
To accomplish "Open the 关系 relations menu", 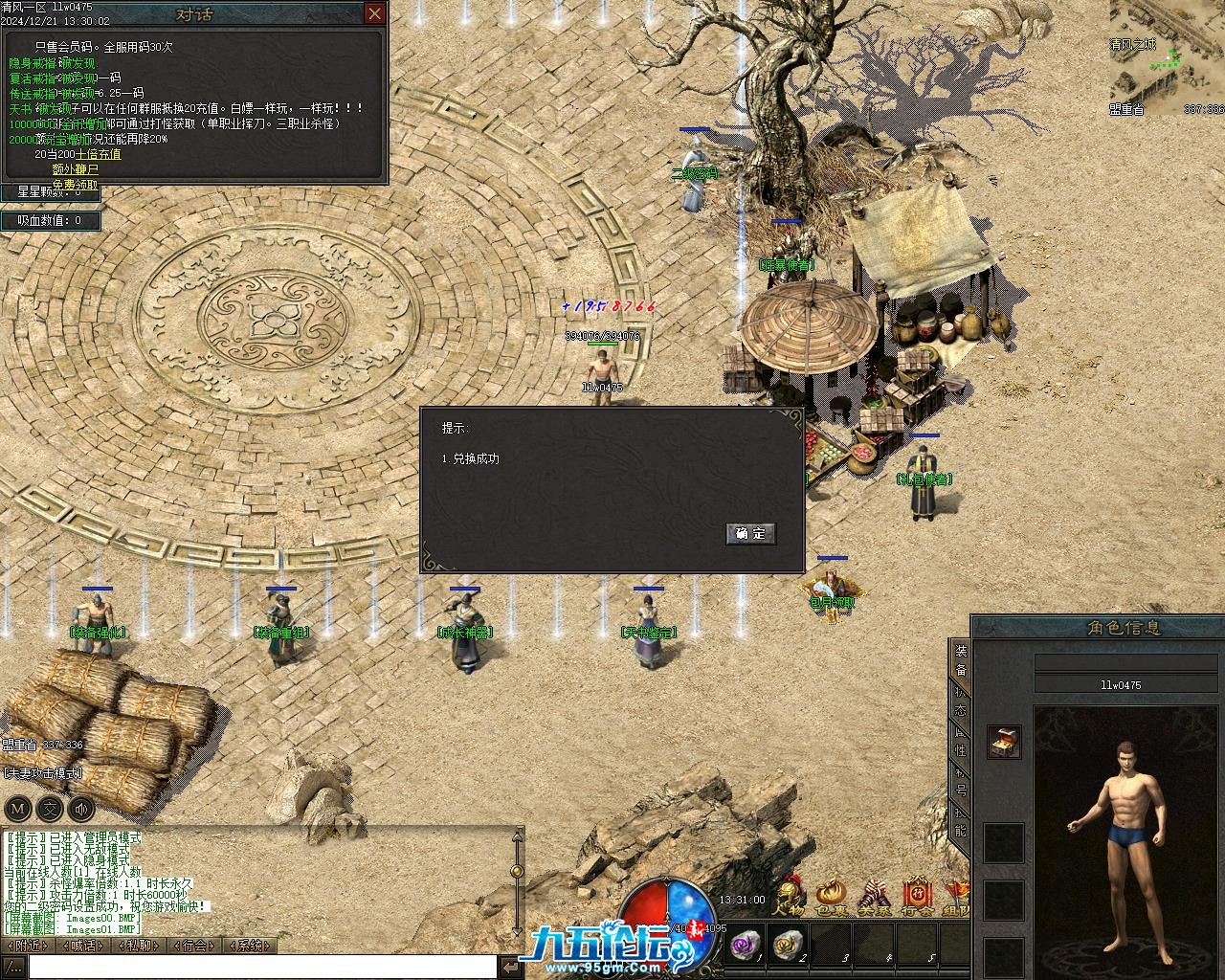I will click(873, 897).
